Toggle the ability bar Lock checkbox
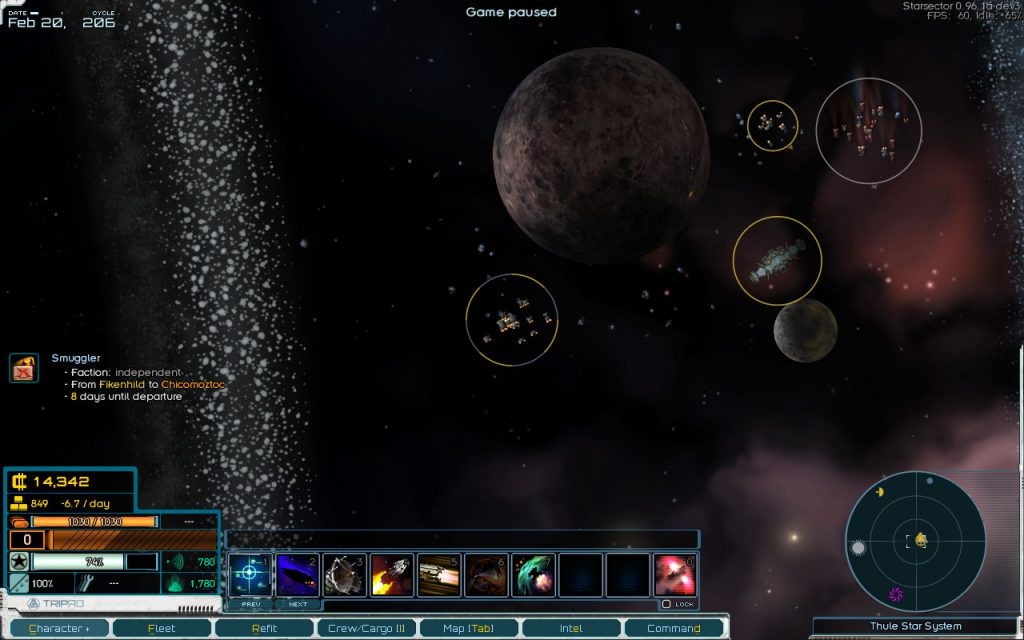Image resolution: width=1024 pixels, height=640 pixels. pos(666,604)
